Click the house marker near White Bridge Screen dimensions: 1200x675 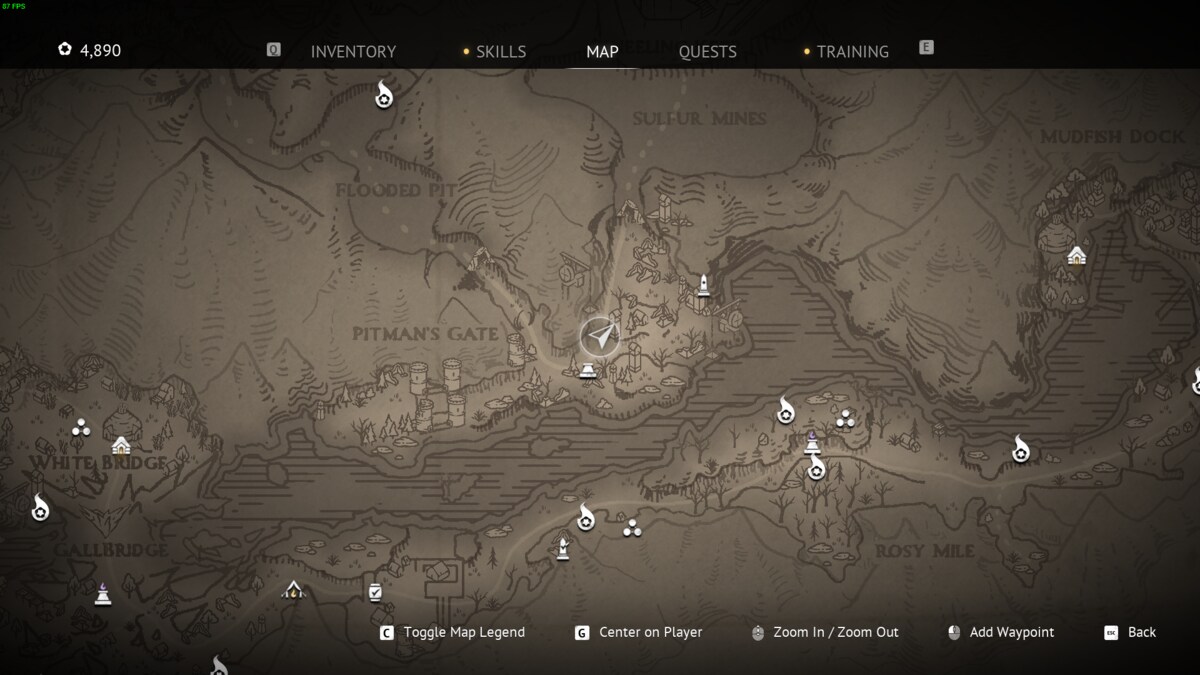coord(121,445)
